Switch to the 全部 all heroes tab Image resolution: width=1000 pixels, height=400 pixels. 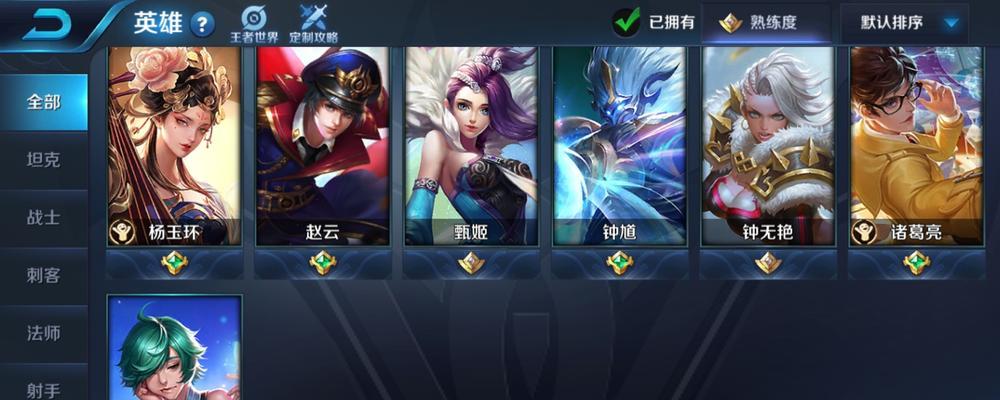pos(44,102)
